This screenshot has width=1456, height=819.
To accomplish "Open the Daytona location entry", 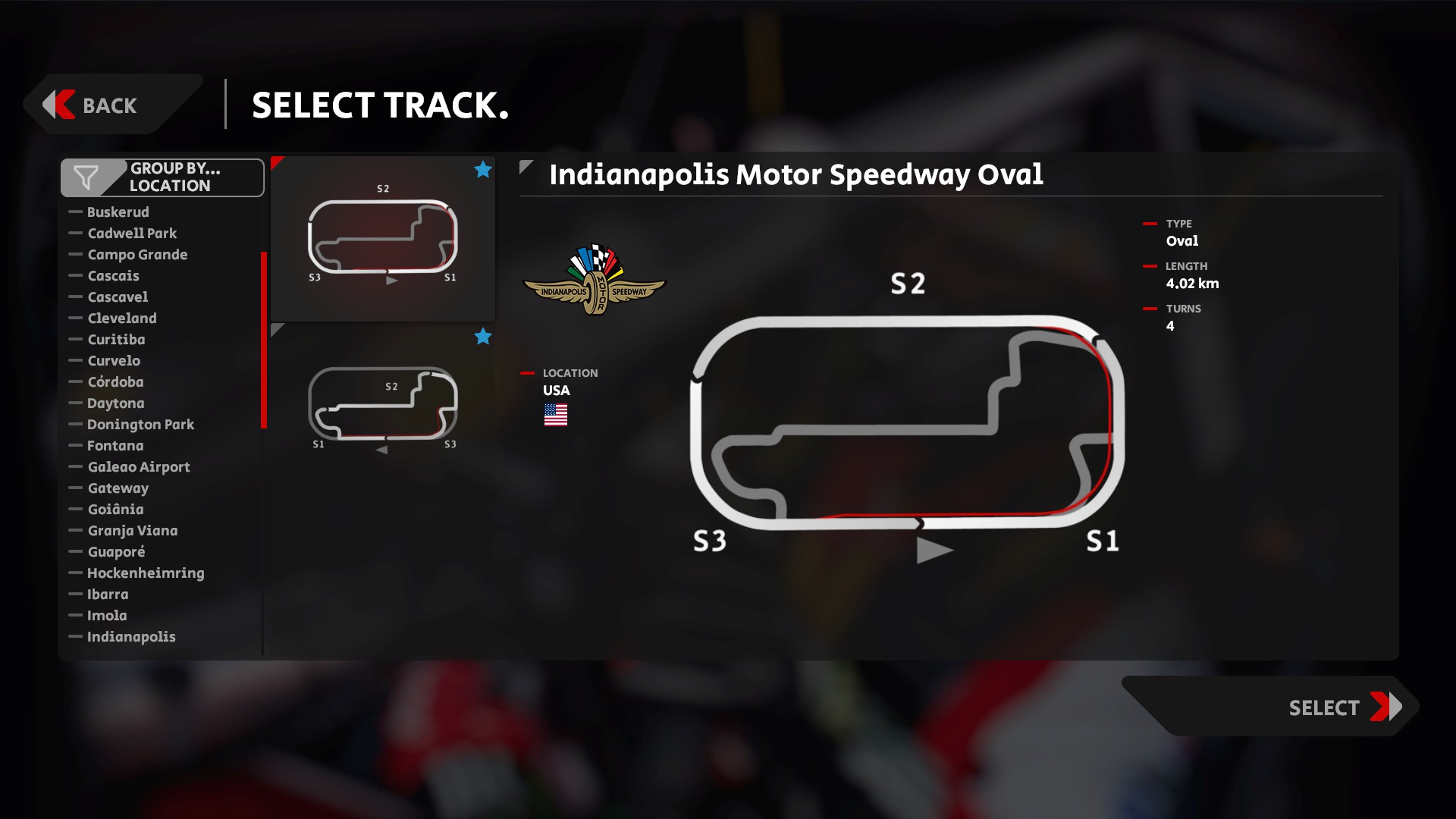I will click(115, 403).
